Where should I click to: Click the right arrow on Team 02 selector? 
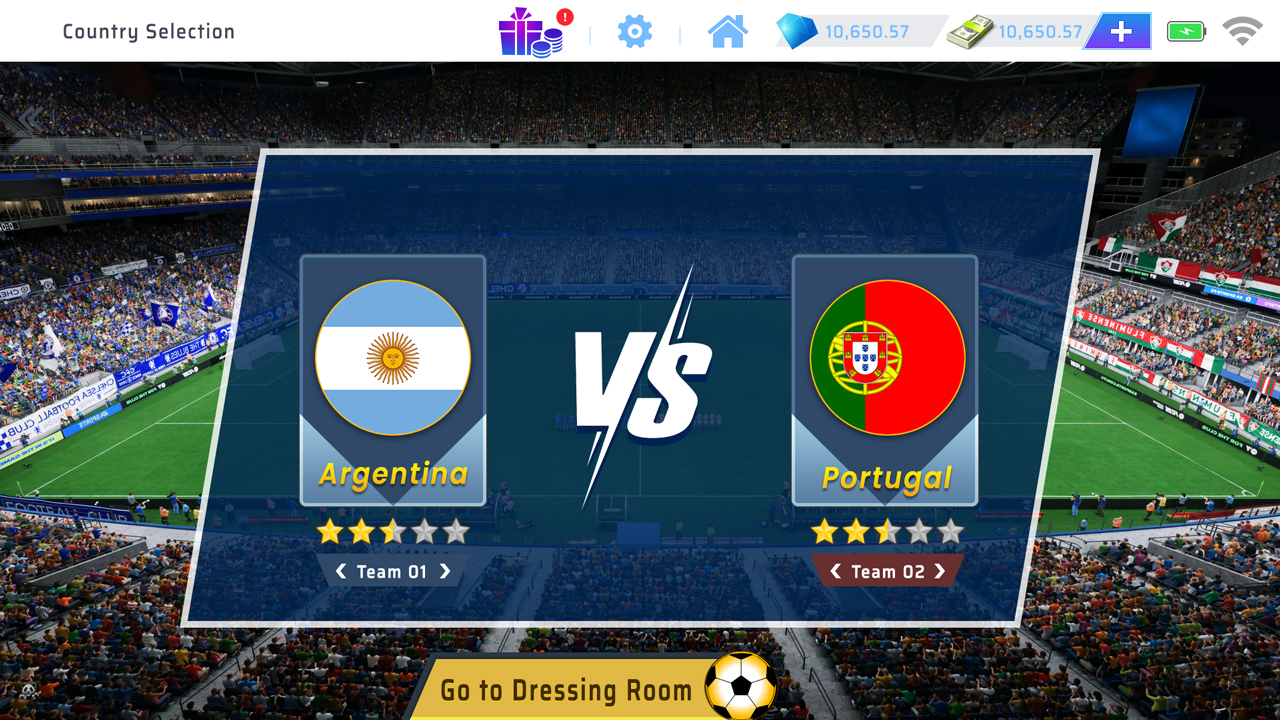[941, 571]
